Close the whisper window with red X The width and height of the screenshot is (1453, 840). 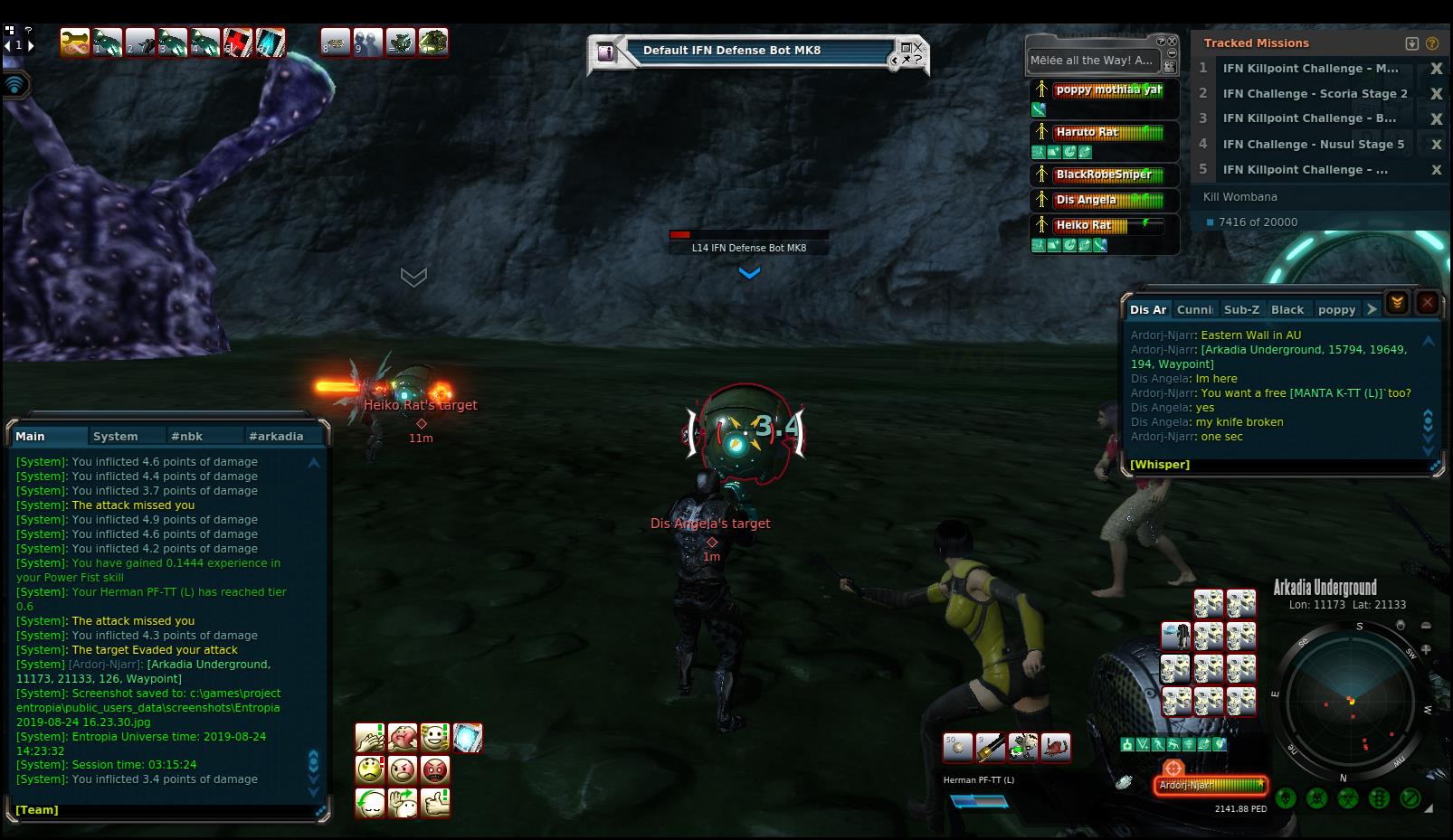coord(1428,303)
